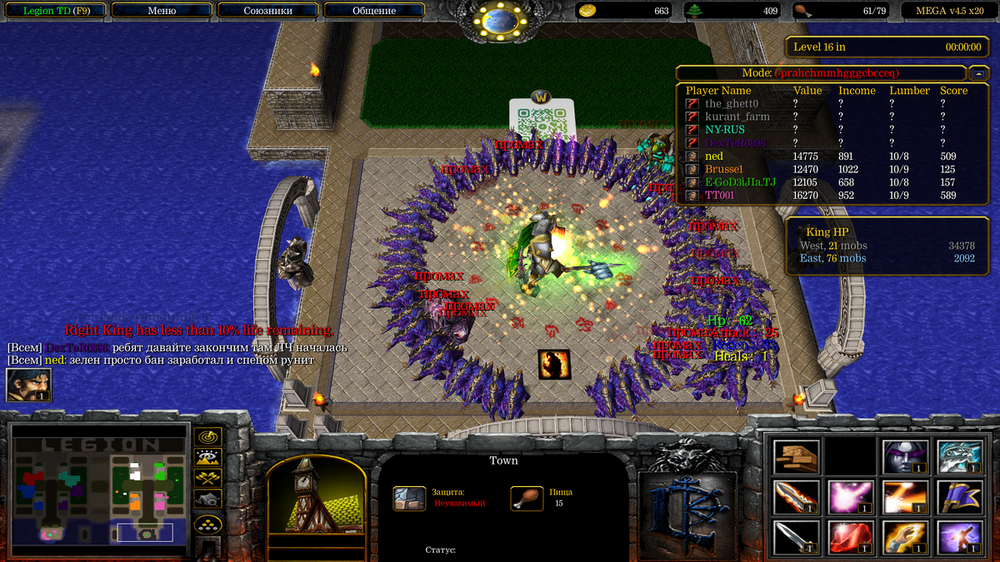Toggle the formation movement button

click(x=208, y=522)
